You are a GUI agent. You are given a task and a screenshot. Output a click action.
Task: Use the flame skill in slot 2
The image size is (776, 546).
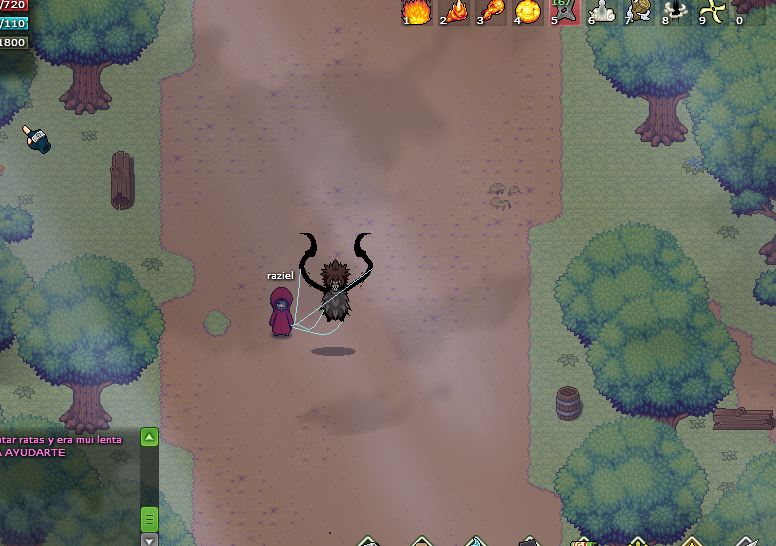(x=455, y=12)
